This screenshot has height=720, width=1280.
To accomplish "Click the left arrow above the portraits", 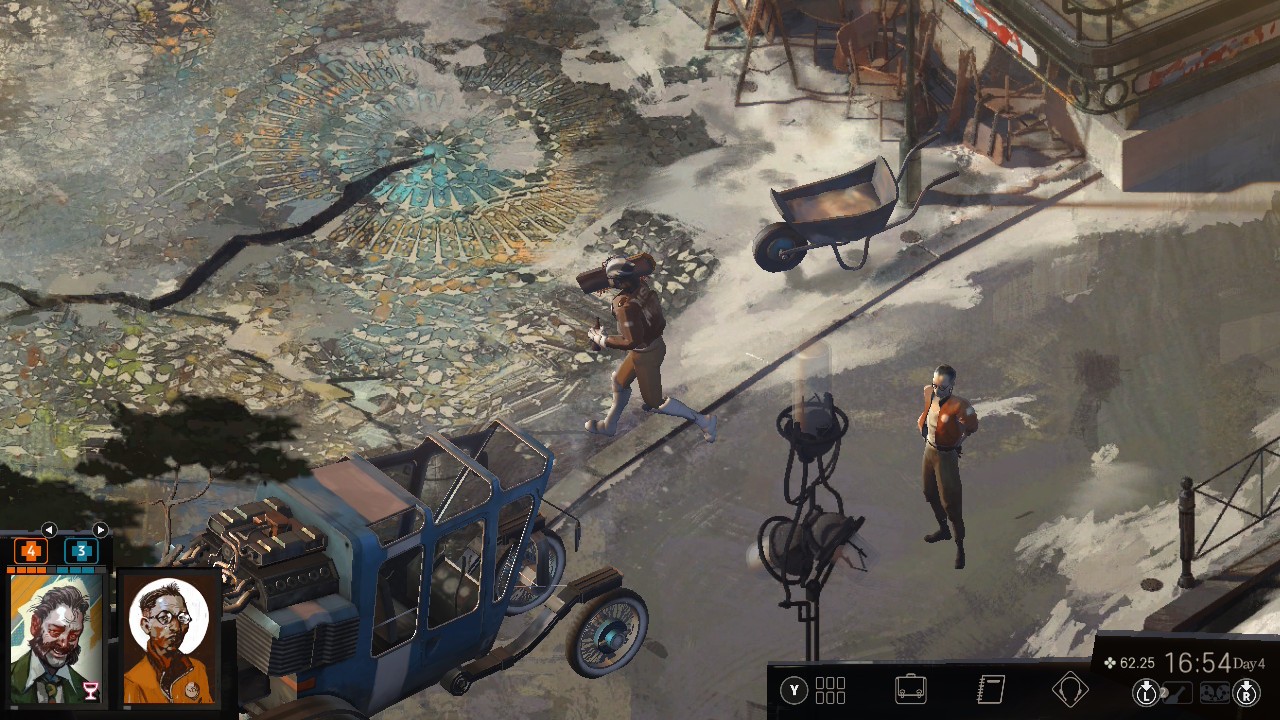I will [x=49, y=530].
